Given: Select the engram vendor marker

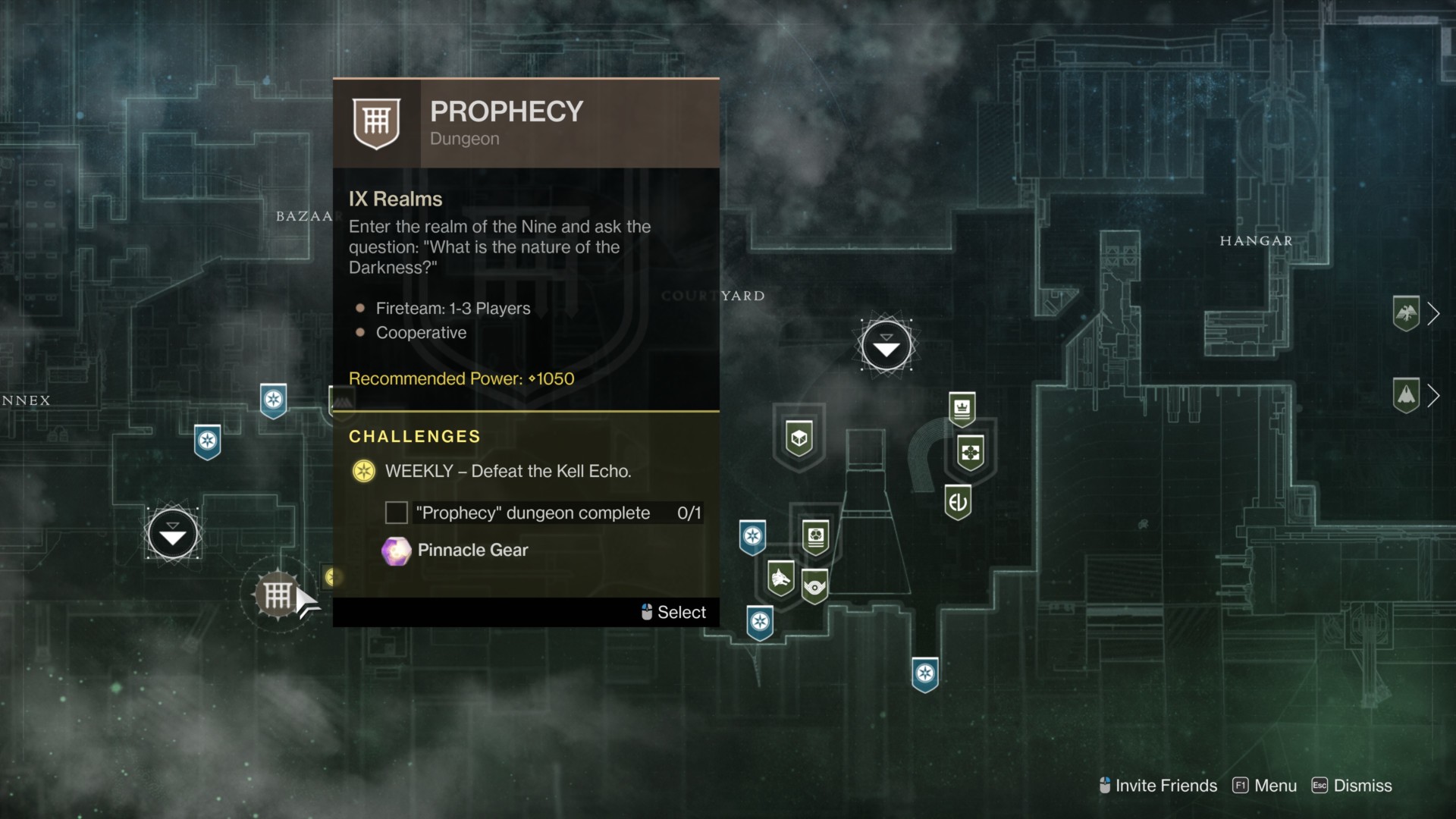Looking at the screenshot, I should [815, 537].
